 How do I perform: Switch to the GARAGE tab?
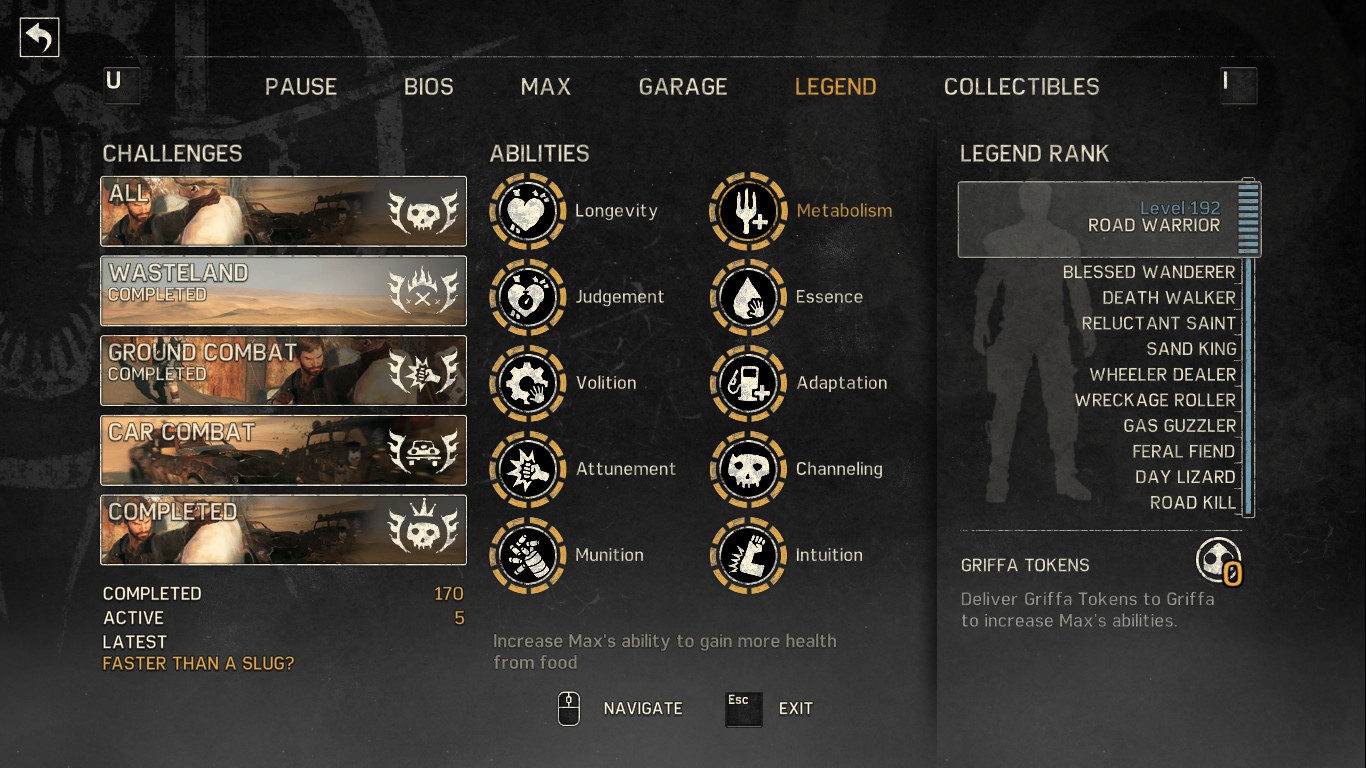click(x=683, y=87)
